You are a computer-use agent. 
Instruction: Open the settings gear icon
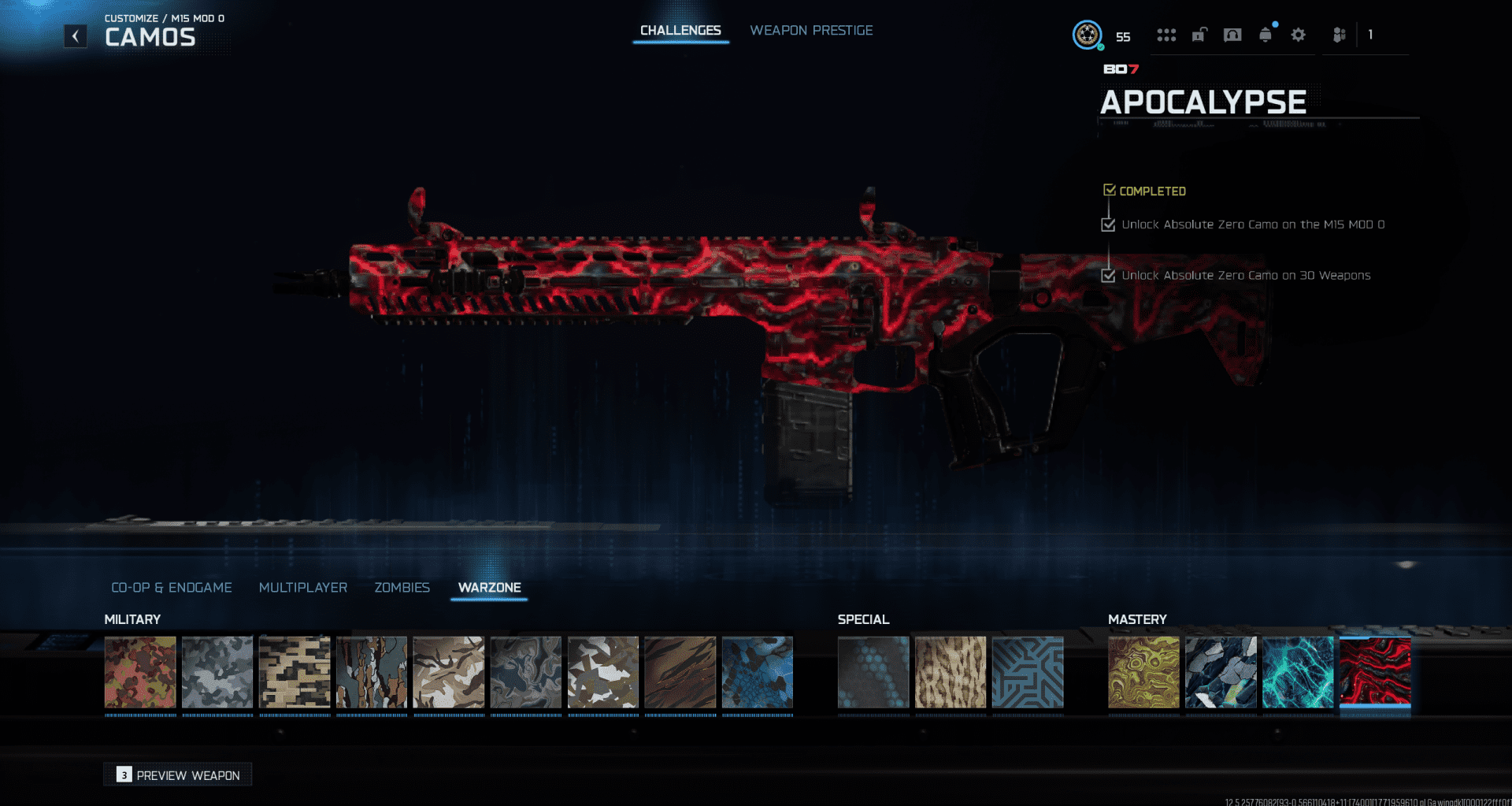[x=1299, y=35]
